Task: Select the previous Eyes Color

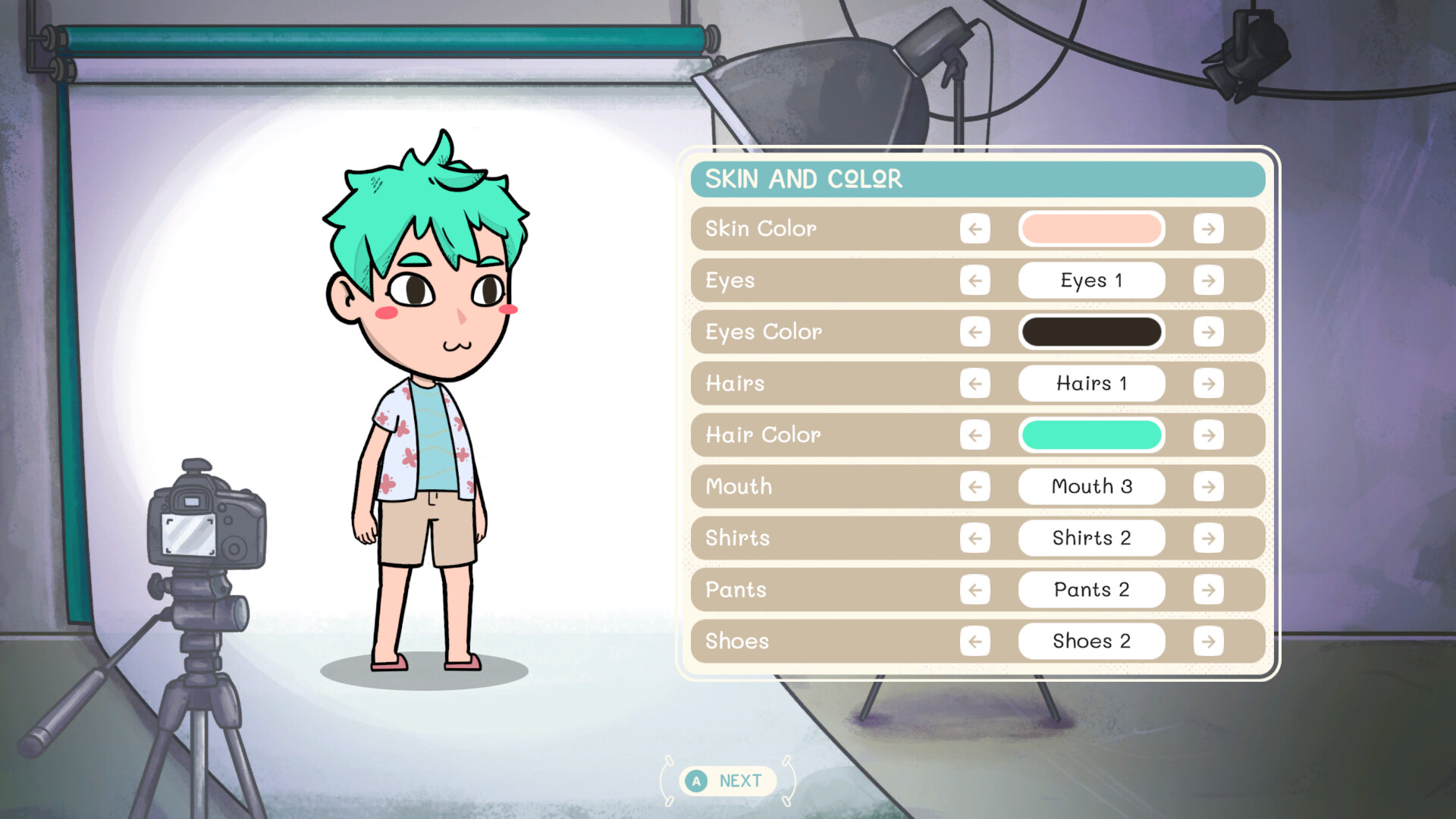Action: 975,332
